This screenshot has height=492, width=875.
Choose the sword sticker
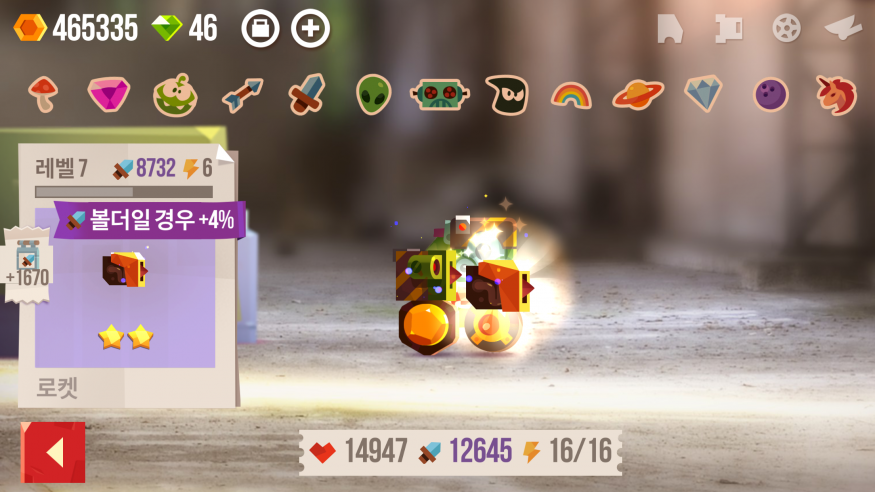click(306, 94)
